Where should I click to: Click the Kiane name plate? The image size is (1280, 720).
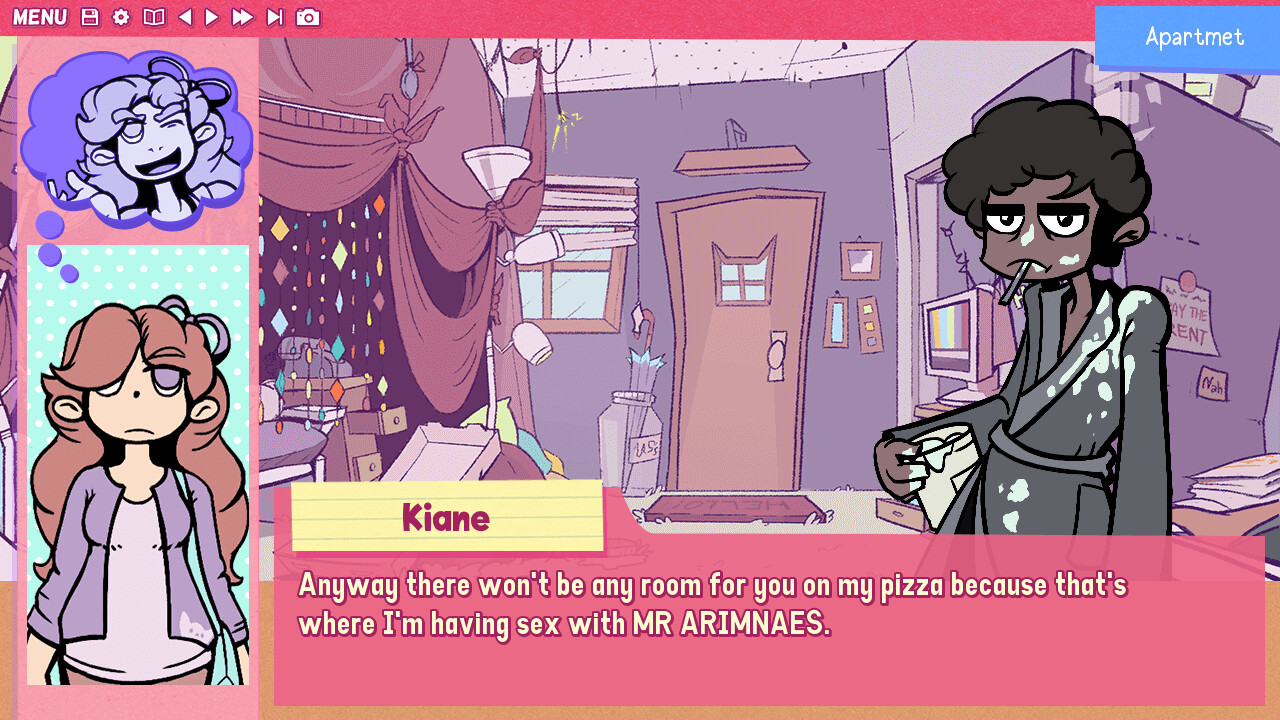[447, 517]
